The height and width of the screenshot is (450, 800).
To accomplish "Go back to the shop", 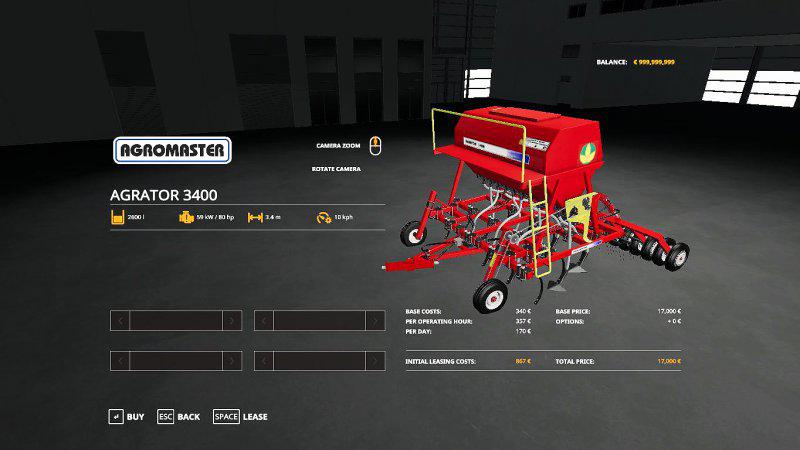I will pos(178,416).
